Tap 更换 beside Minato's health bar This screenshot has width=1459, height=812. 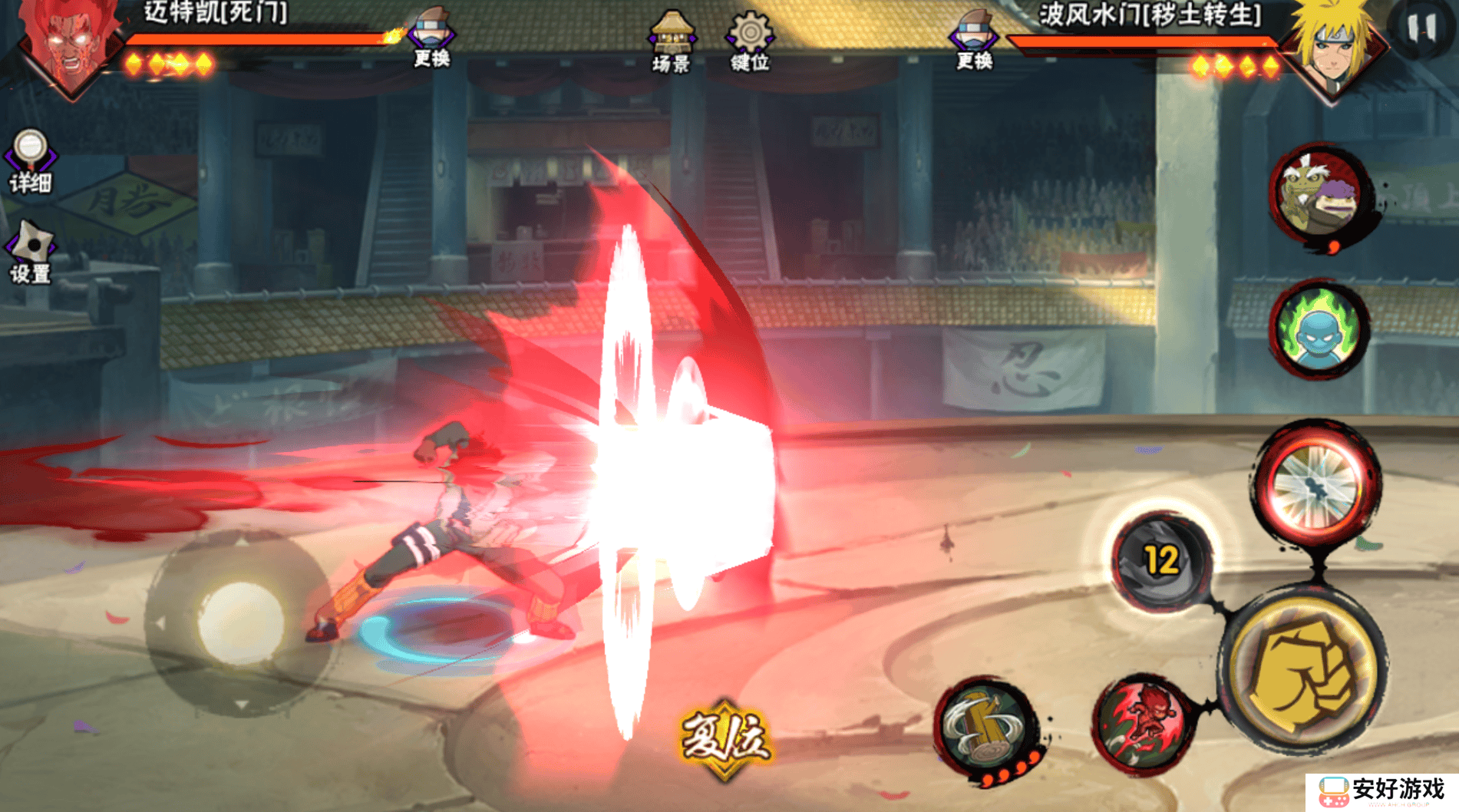(973, 41)
